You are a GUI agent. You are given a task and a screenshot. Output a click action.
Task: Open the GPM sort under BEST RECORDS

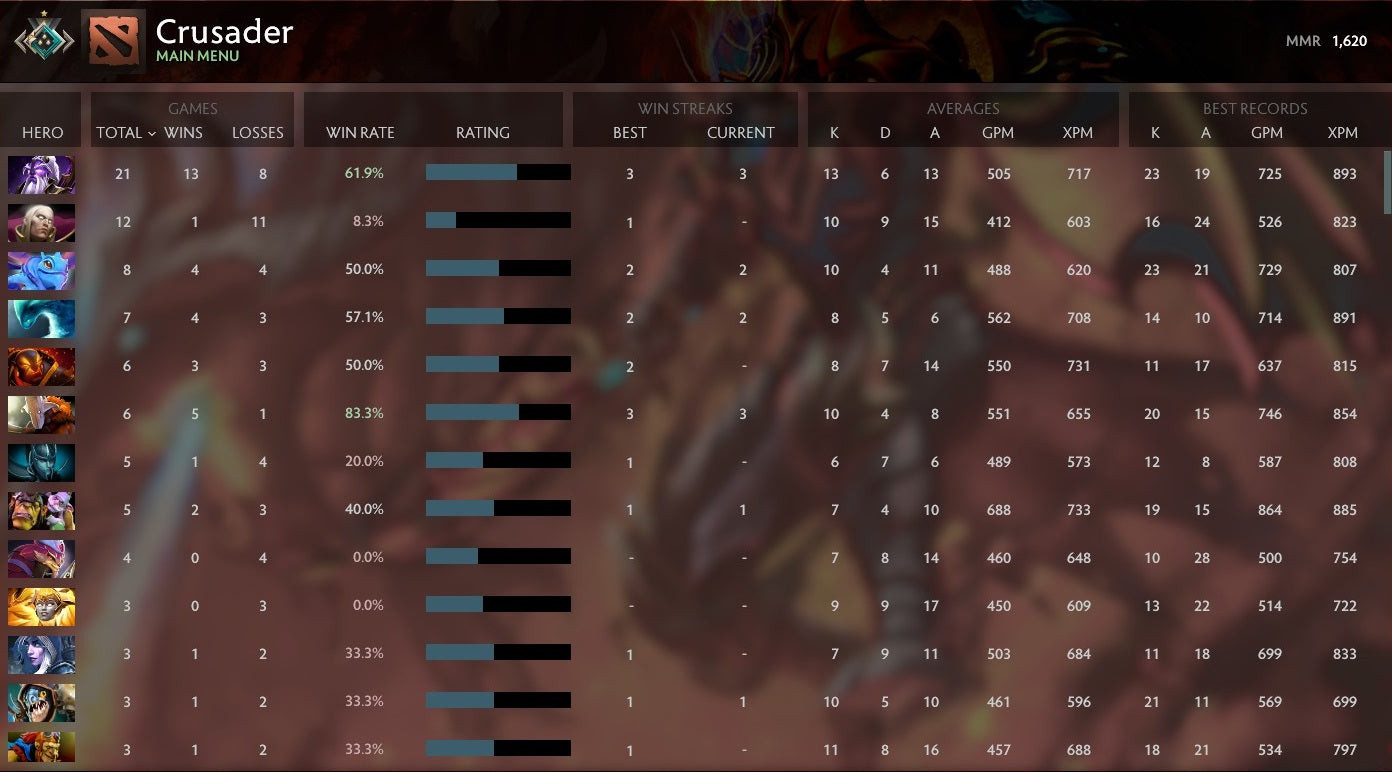pyautogui.click(x=1268, y=133)
